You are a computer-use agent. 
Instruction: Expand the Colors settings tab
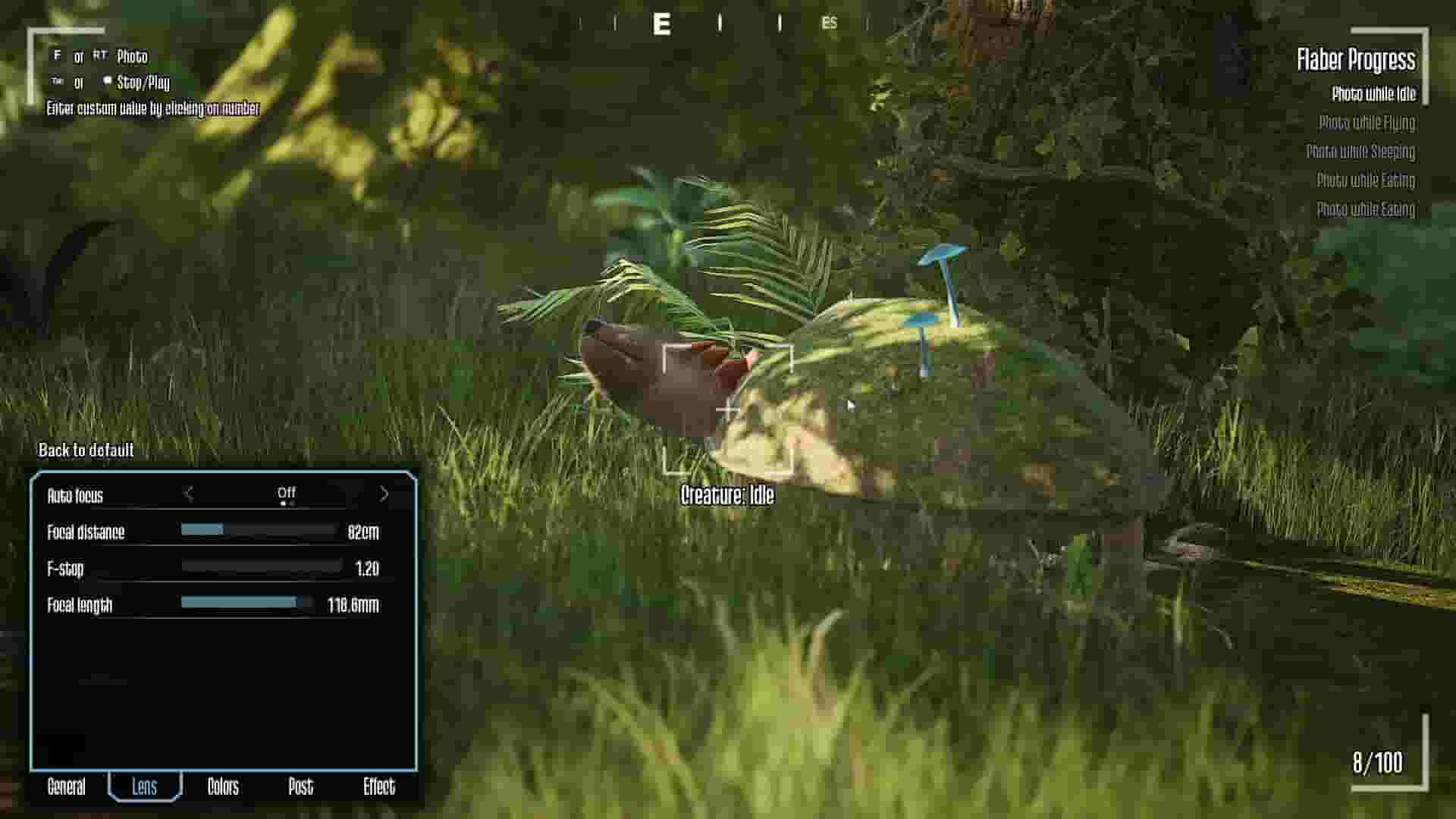coord(223,787)
